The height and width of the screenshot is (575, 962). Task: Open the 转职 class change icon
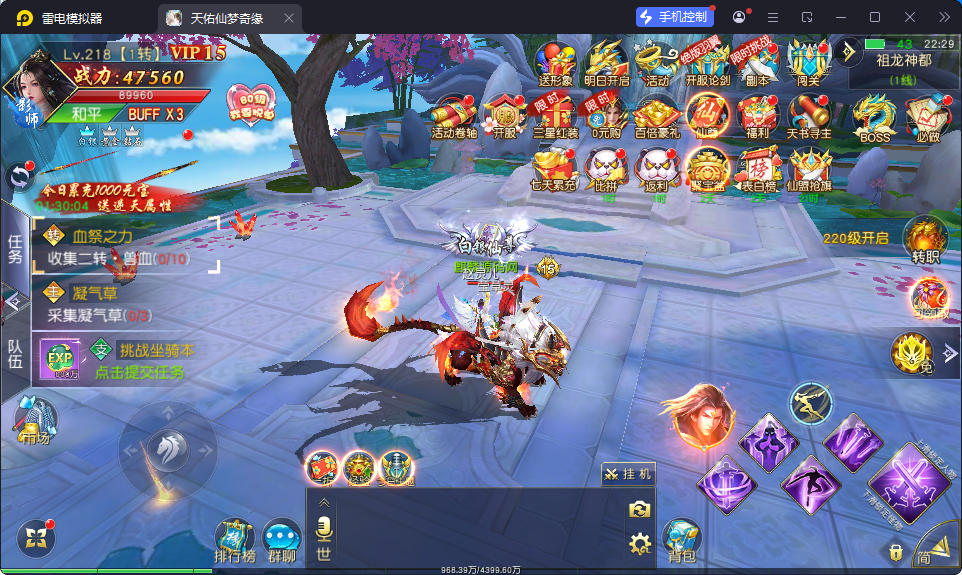pos(925,241)
